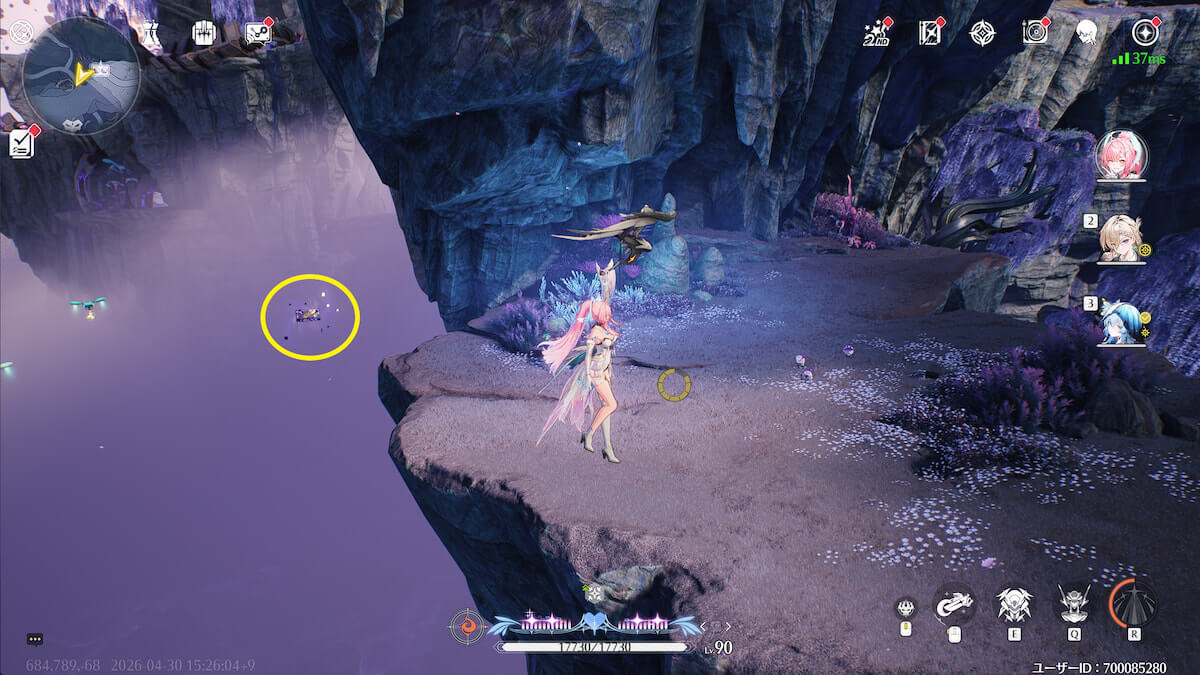Click the globe icon beside the minimap
The width and height of the screenshot is (1200, 675).
21,32
